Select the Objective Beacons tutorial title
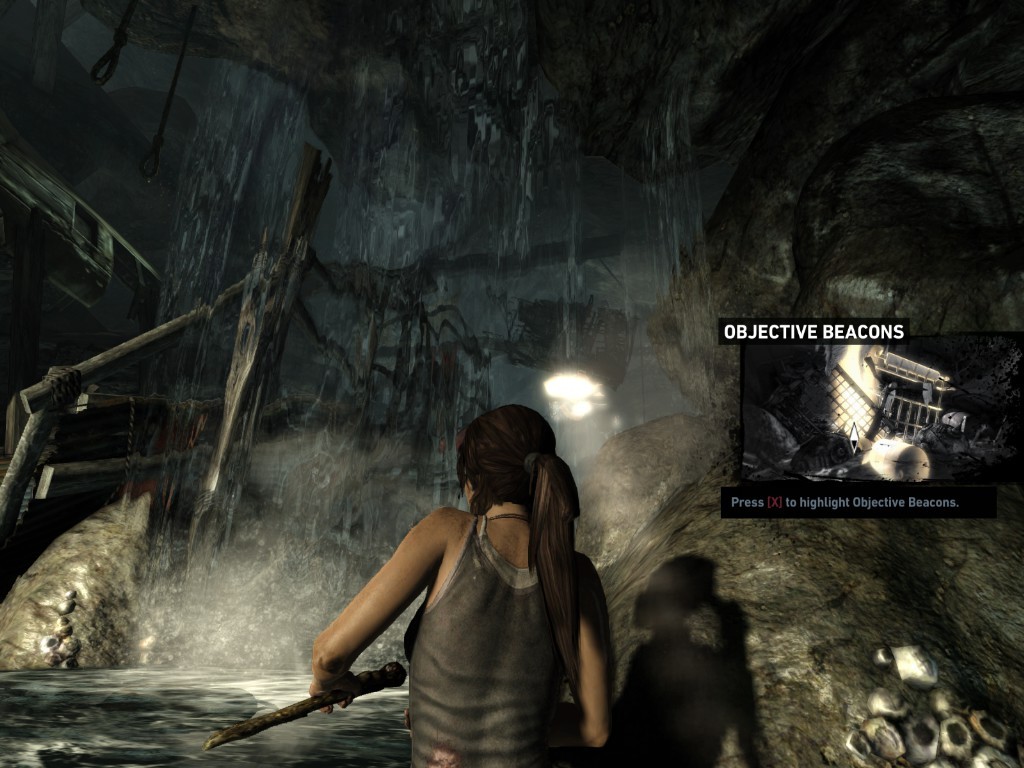Image resolution: width=1024 pixels, height=768 pixels. click(x=813, y=332)
